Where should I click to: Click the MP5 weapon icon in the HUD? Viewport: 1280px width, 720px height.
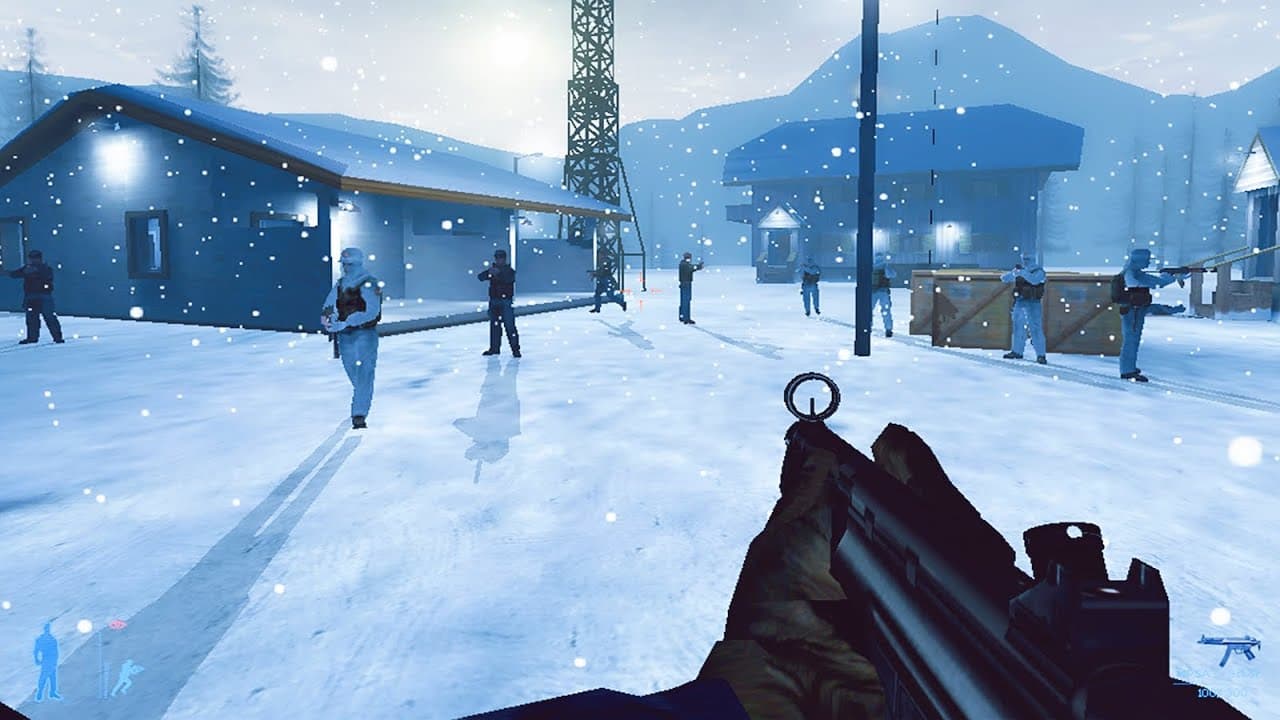pos(1228,648)
